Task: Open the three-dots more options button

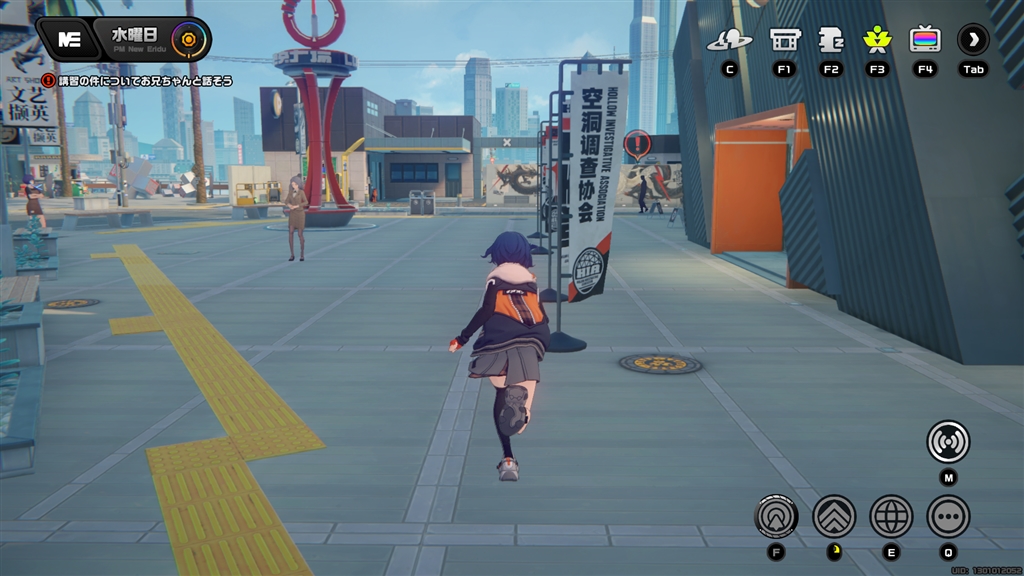Action: coord(948,516)
